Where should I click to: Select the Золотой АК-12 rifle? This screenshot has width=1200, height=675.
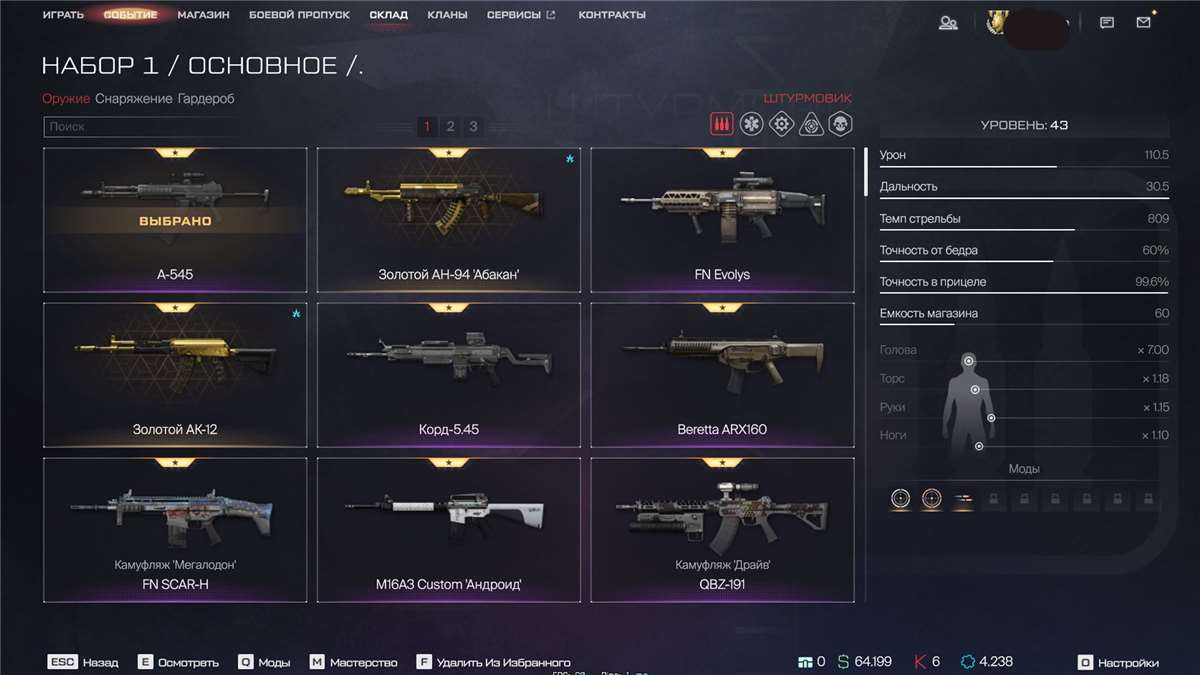tap(175, 375)
